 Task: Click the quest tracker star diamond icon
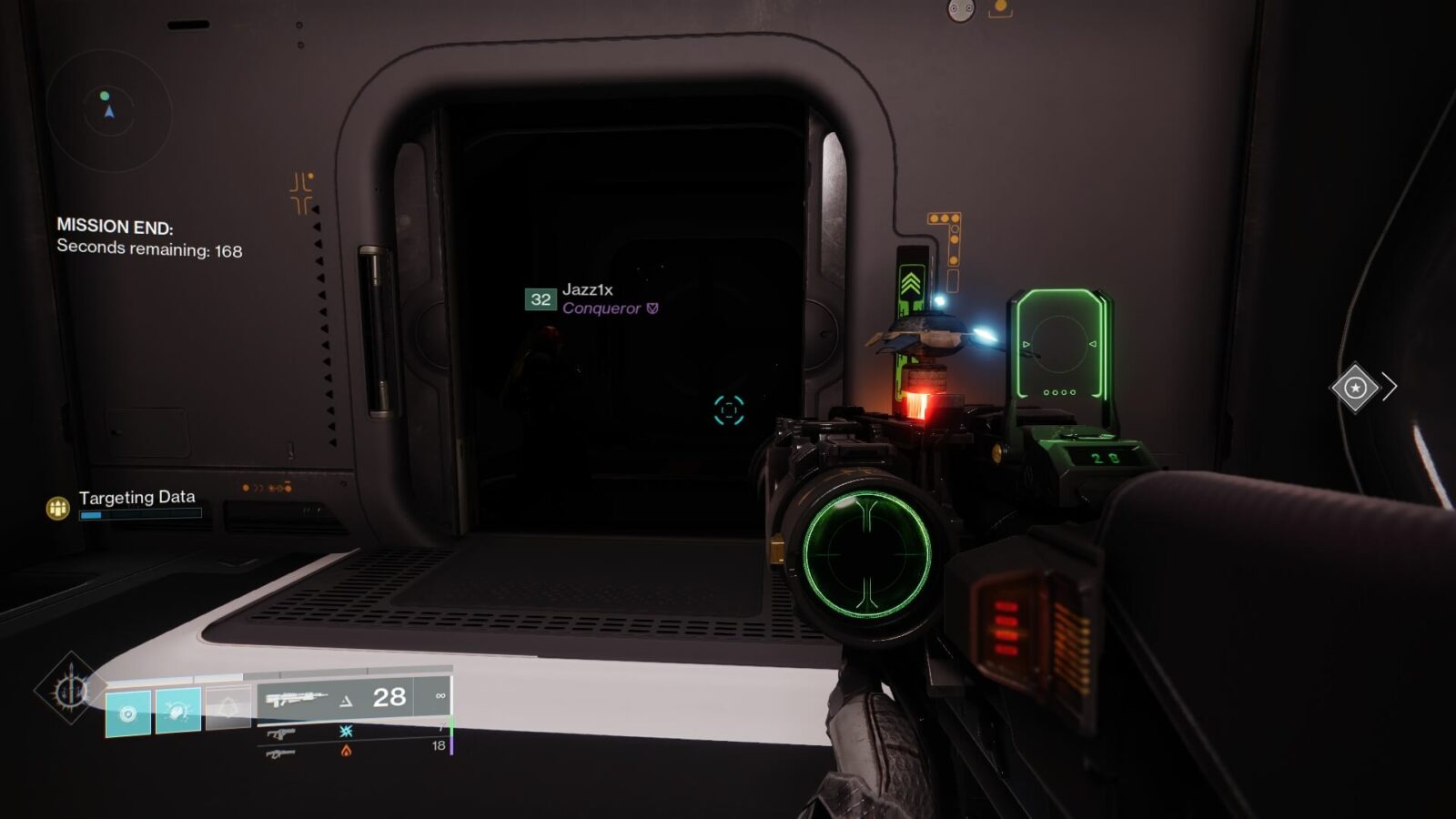click(x=1355, y=388)
